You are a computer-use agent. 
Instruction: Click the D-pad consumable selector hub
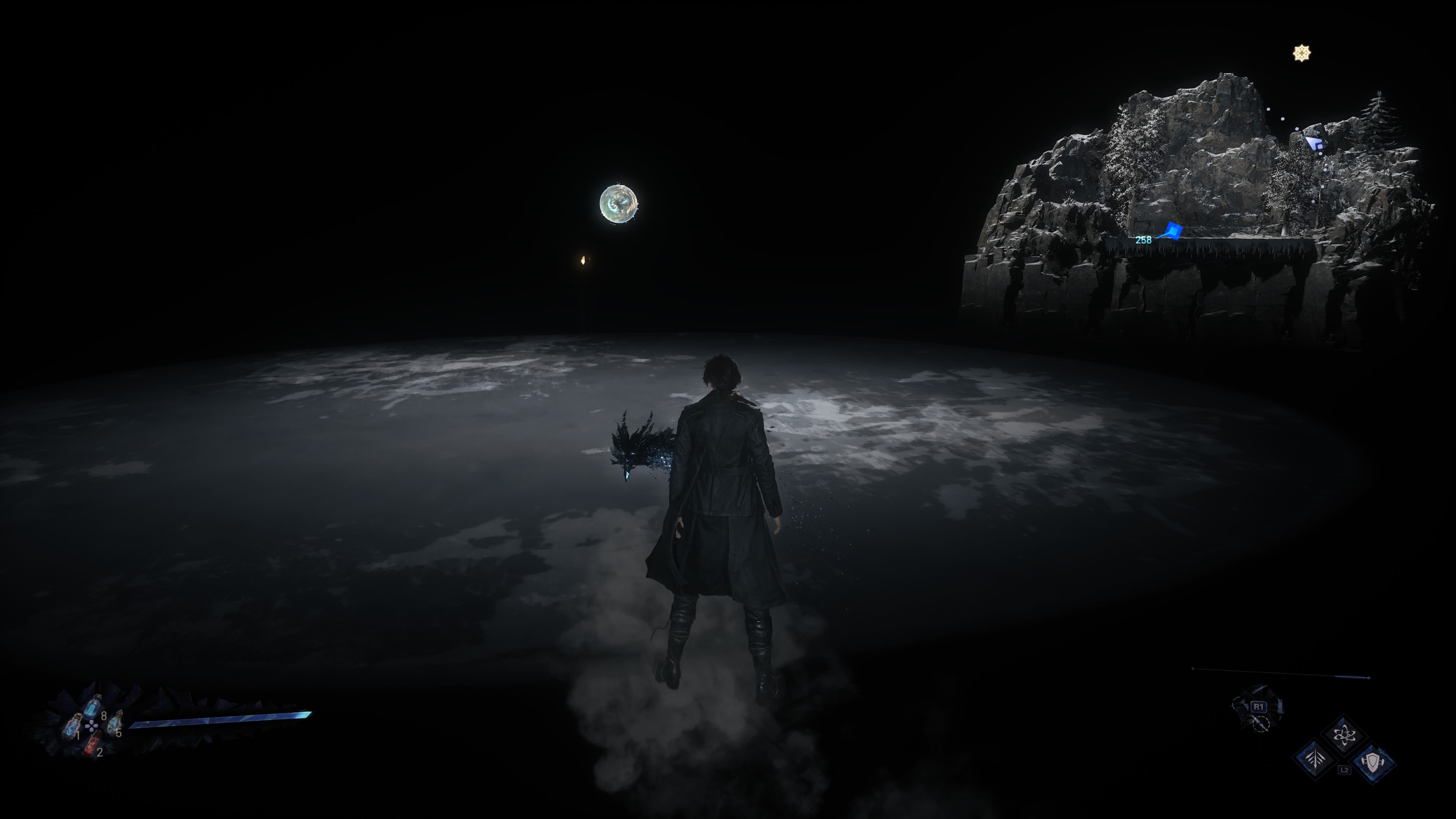91,727
